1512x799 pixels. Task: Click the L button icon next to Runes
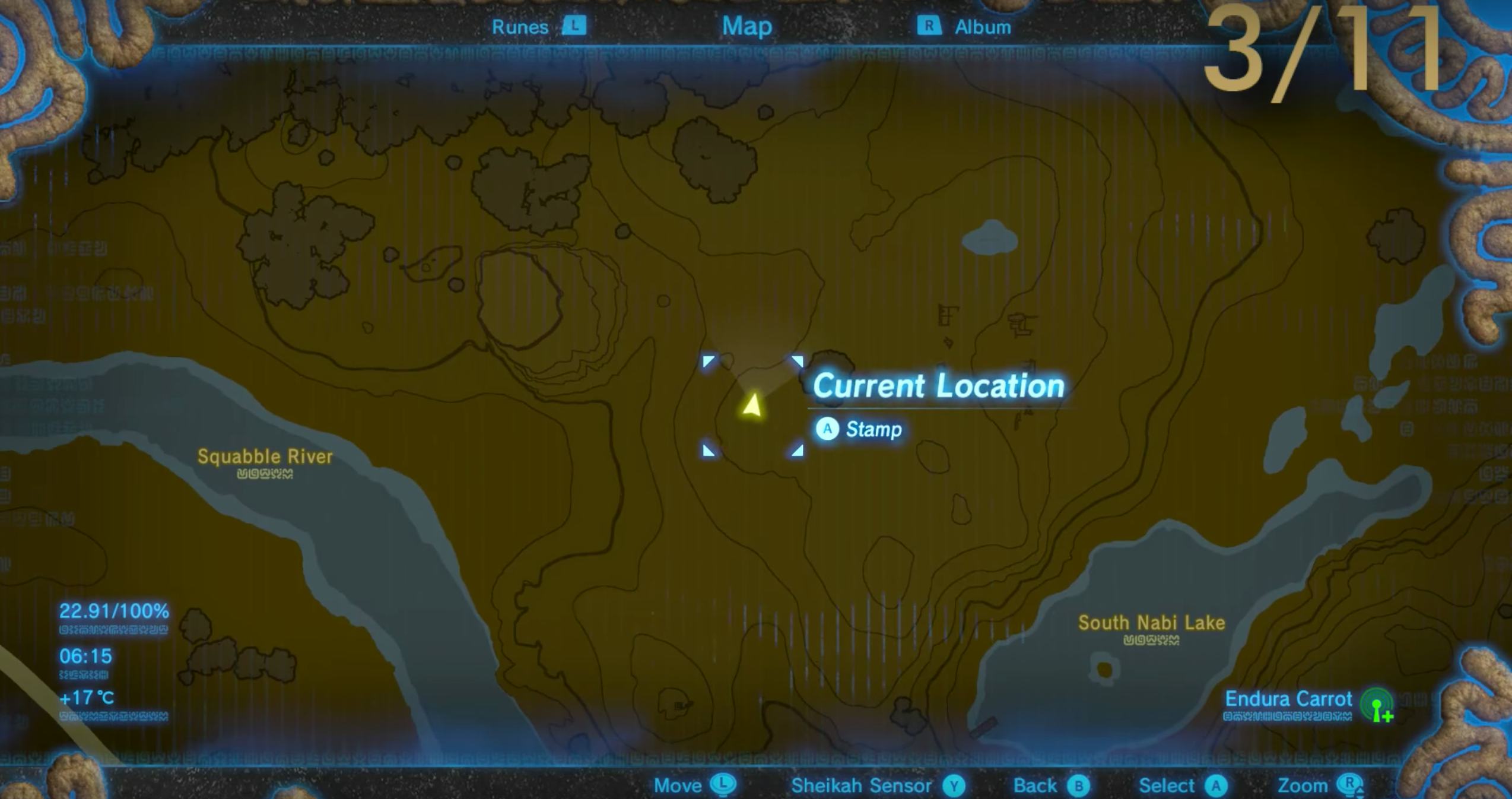pyautogui.click(x=575, y=26)
